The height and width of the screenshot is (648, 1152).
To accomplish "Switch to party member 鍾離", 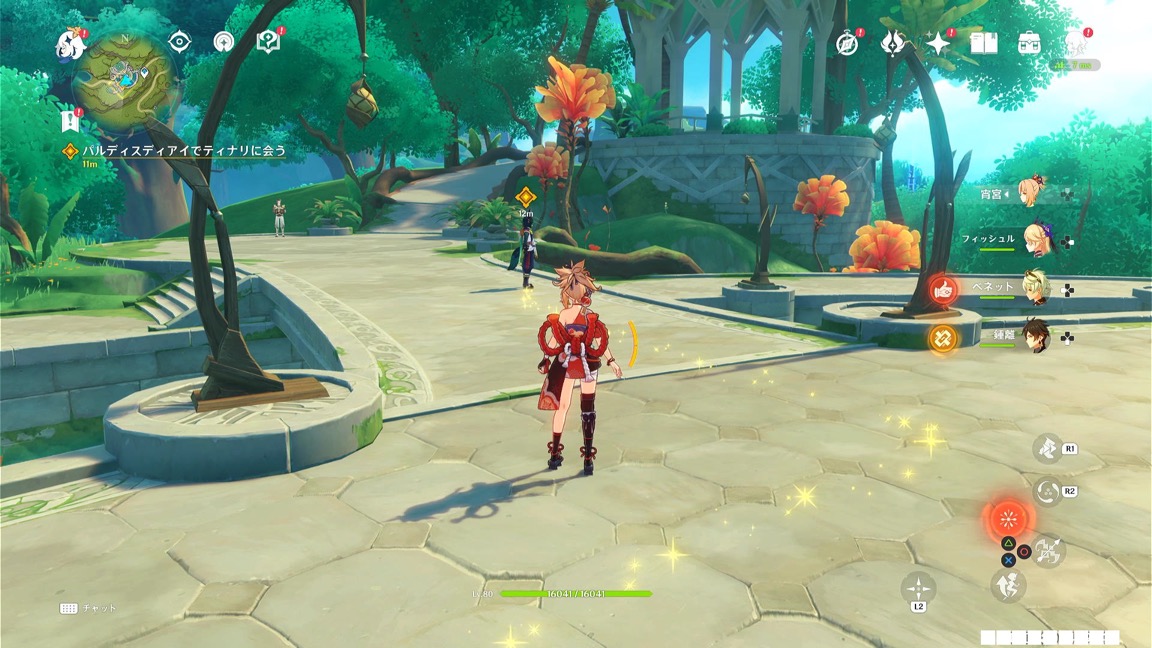I will [1033, 337].
